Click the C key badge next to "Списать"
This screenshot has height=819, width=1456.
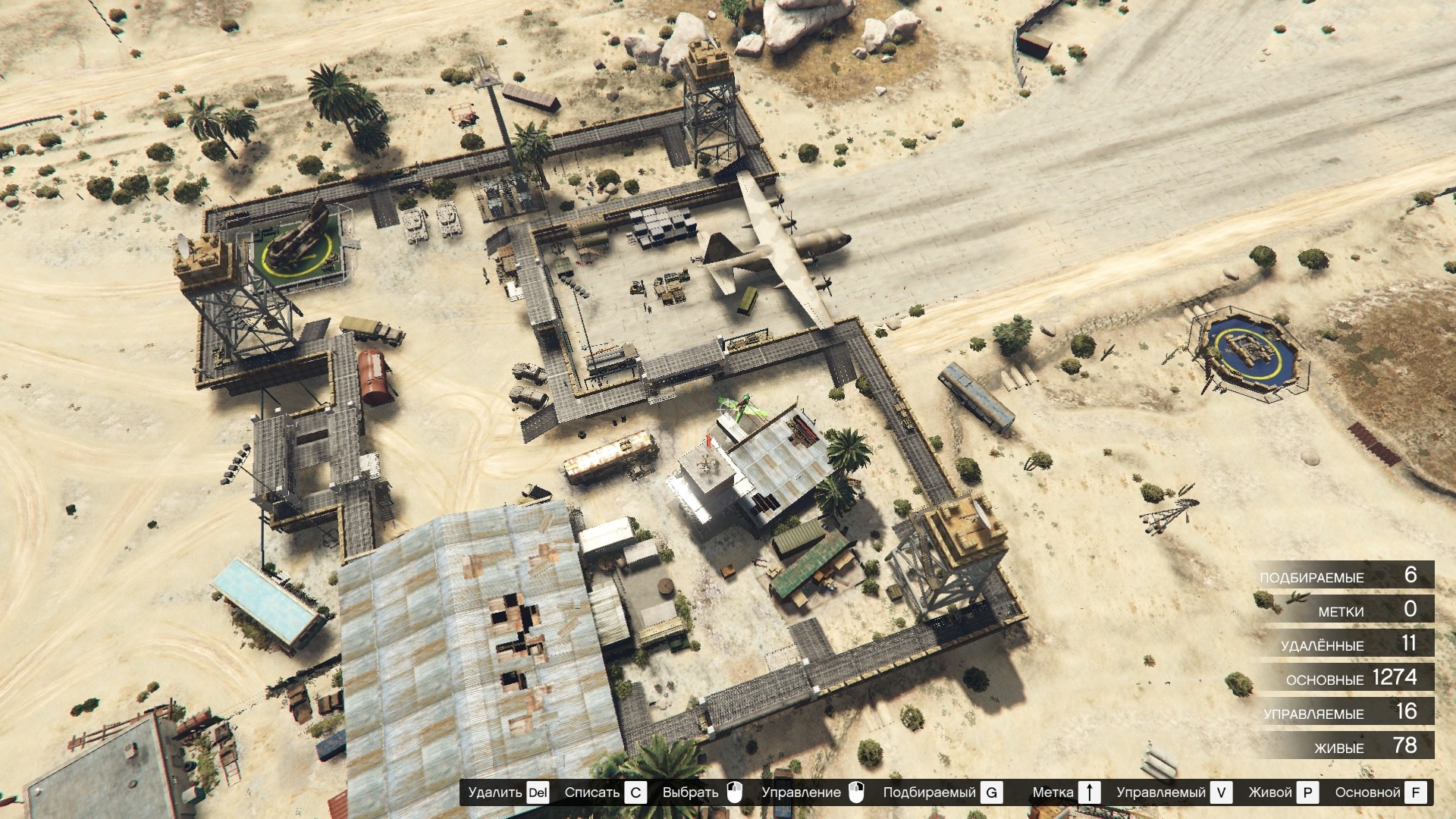pos(634,793)
